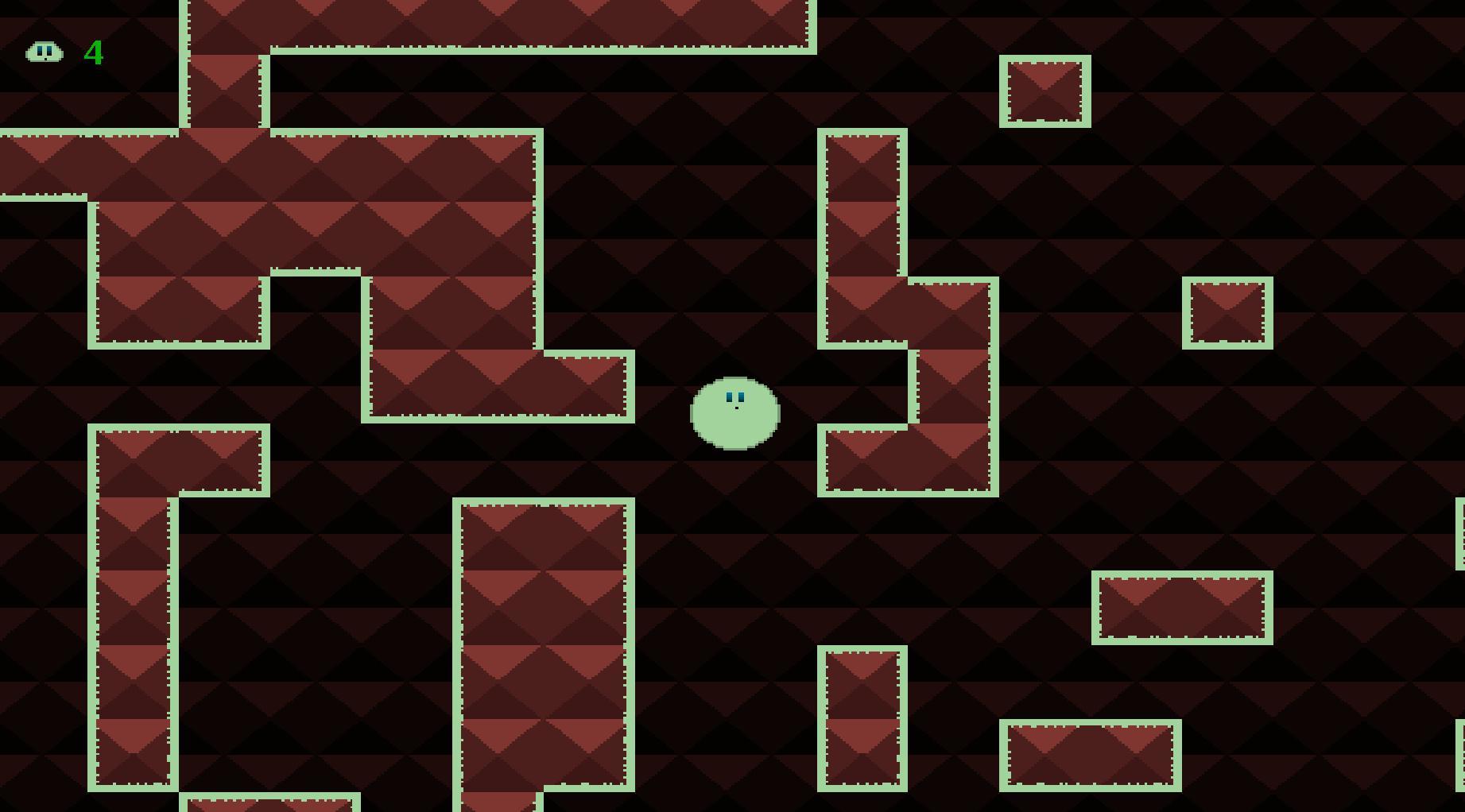Select the wide horizontal platform on lower right
The image size is (1465, 812).
1181,605
